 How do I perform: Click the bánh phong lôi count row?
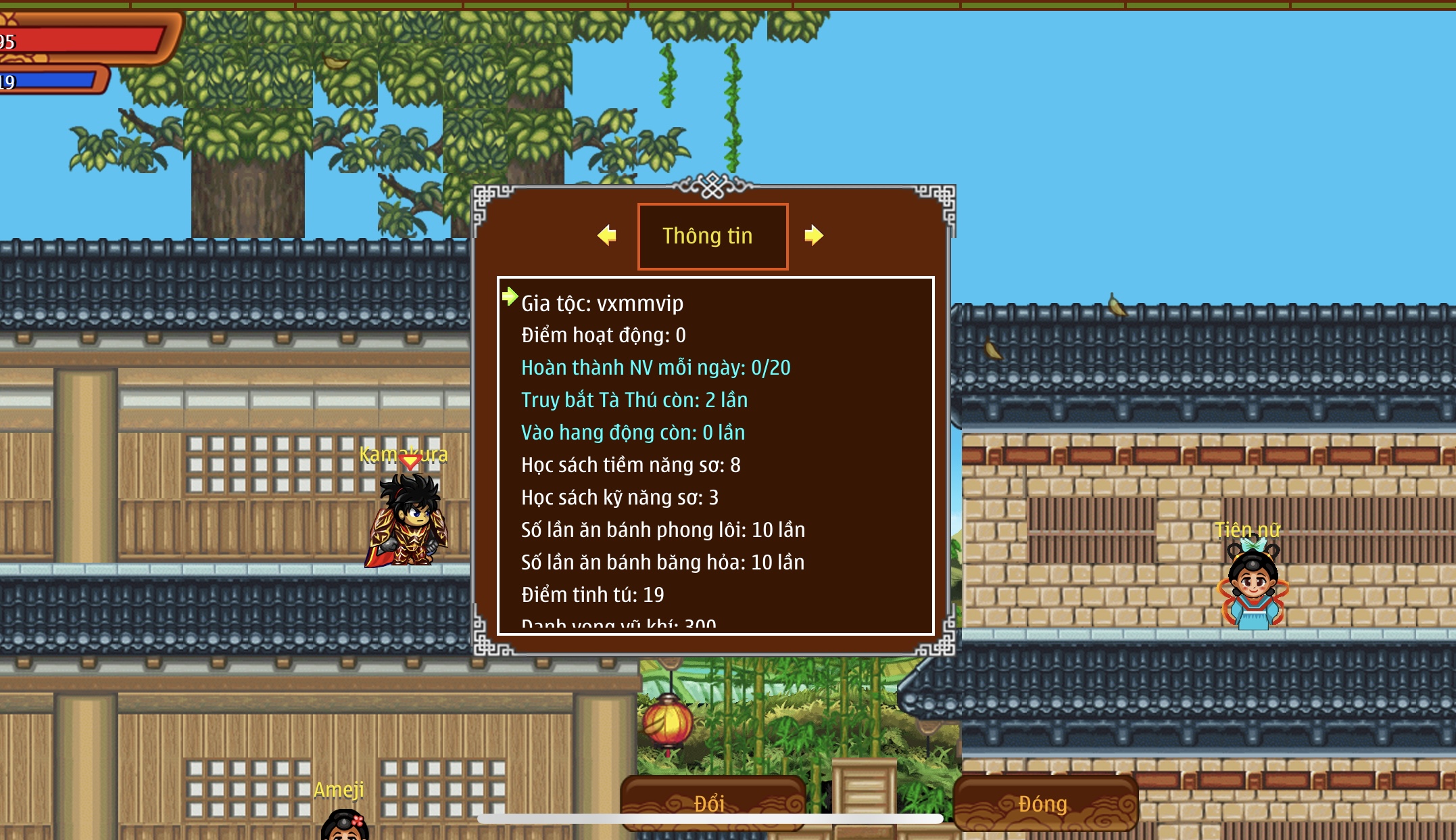pyautogui.click(x=662, y=530)
